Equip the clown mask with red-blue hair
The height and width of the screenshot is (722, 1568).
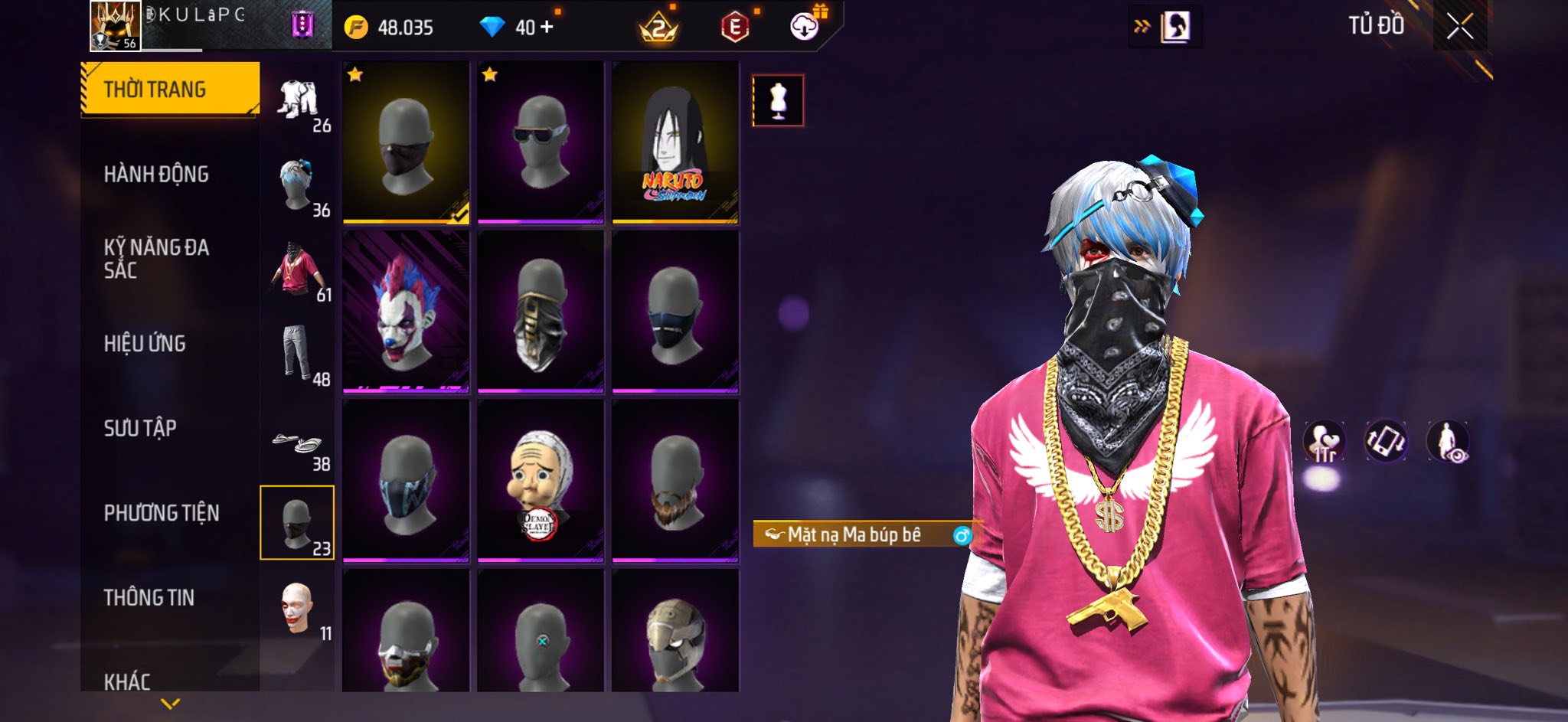pyautogui.click(x=406, y=312)
